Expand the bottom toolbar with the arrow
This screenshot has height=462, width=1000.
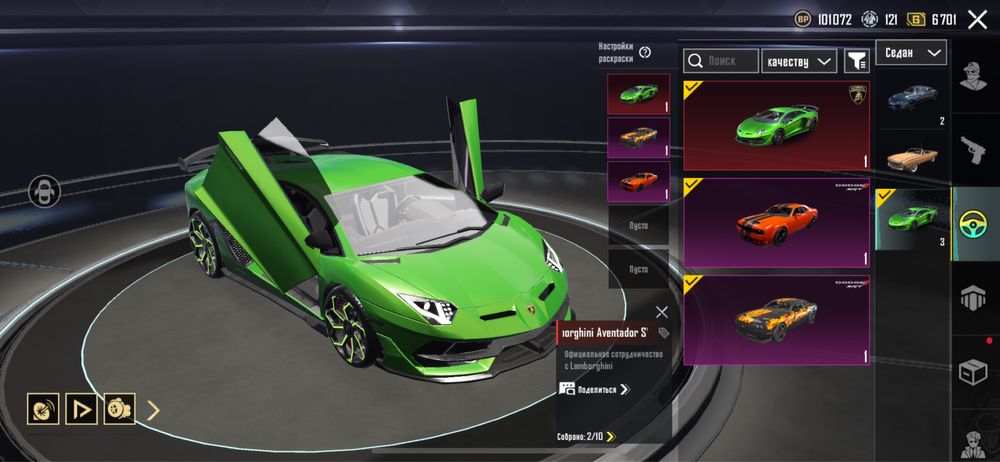click(x=153, y=408)
